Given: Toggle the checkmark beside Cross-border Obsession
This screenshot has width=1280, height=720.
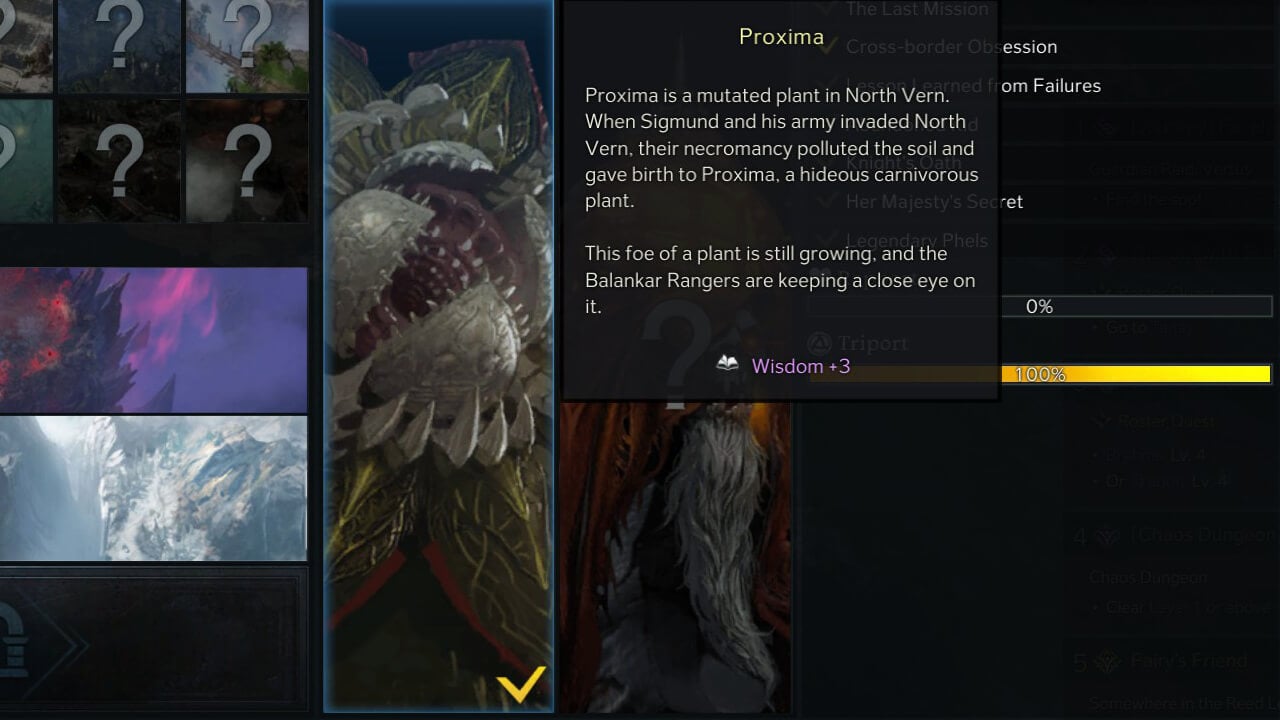Looking at the screenshot, I should (x=827, y=45).
